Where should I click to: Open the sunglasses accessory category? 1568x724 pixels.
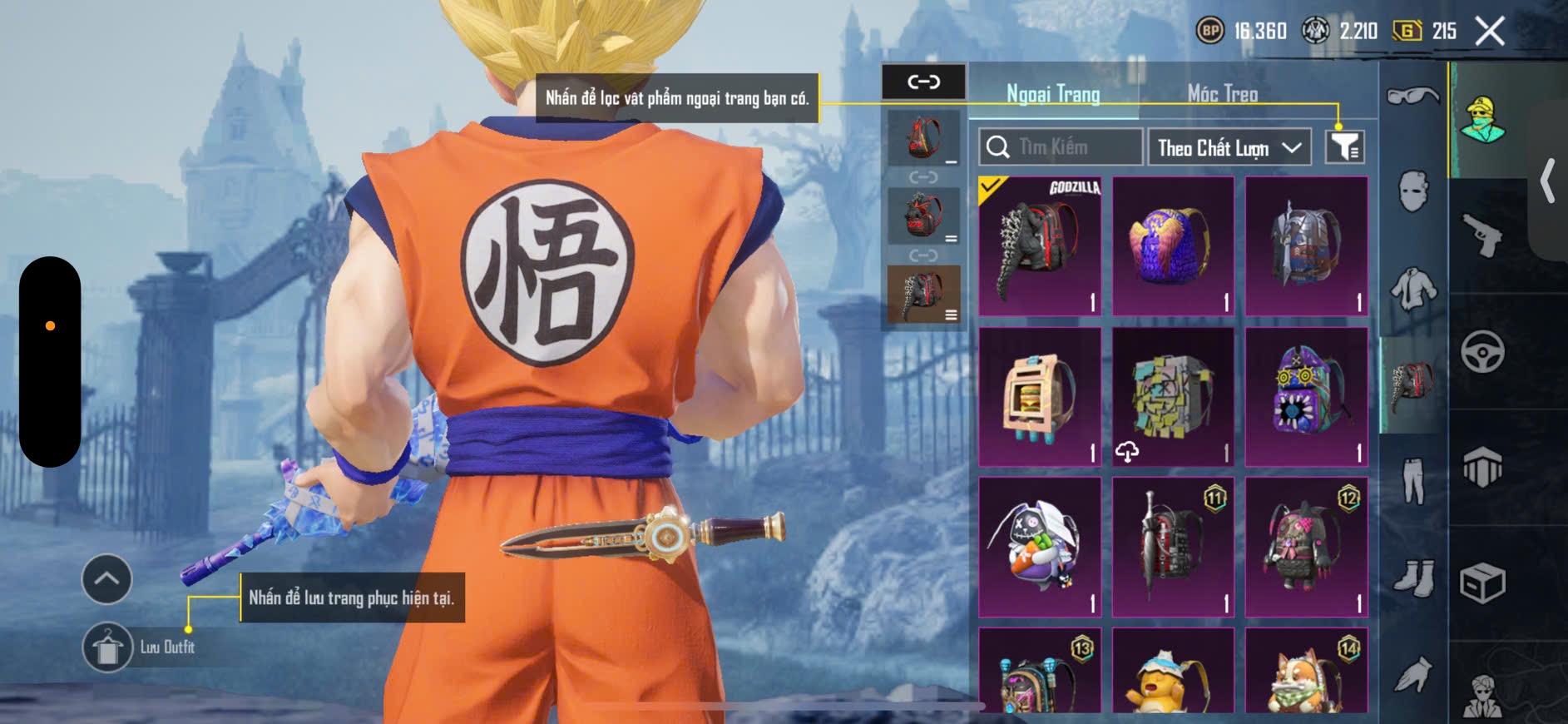(x=1412, y=97)
